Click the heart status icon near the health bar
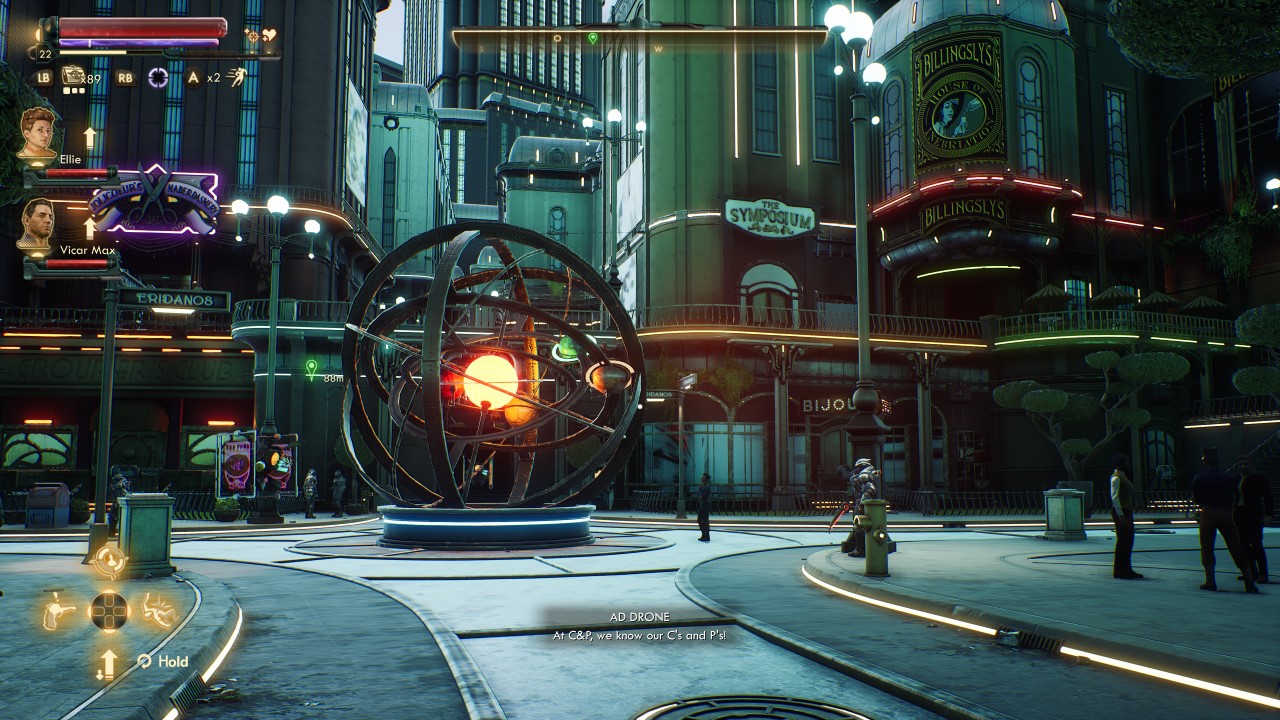This screenshot has height=720, width=1280. [x=268, y=33]
